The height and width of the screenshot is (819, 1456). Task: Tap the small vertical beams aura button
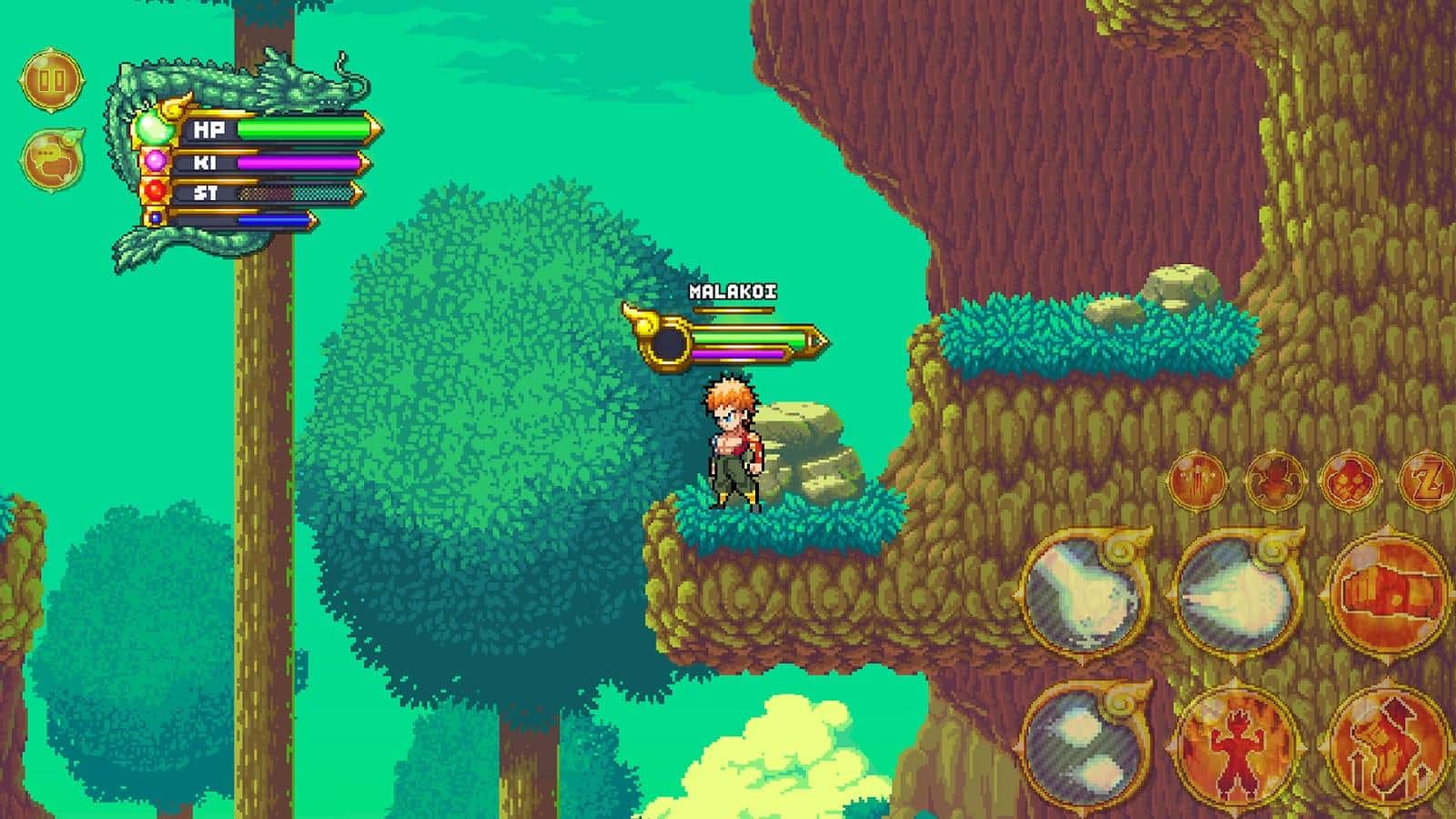click(x=1198, y=480)
